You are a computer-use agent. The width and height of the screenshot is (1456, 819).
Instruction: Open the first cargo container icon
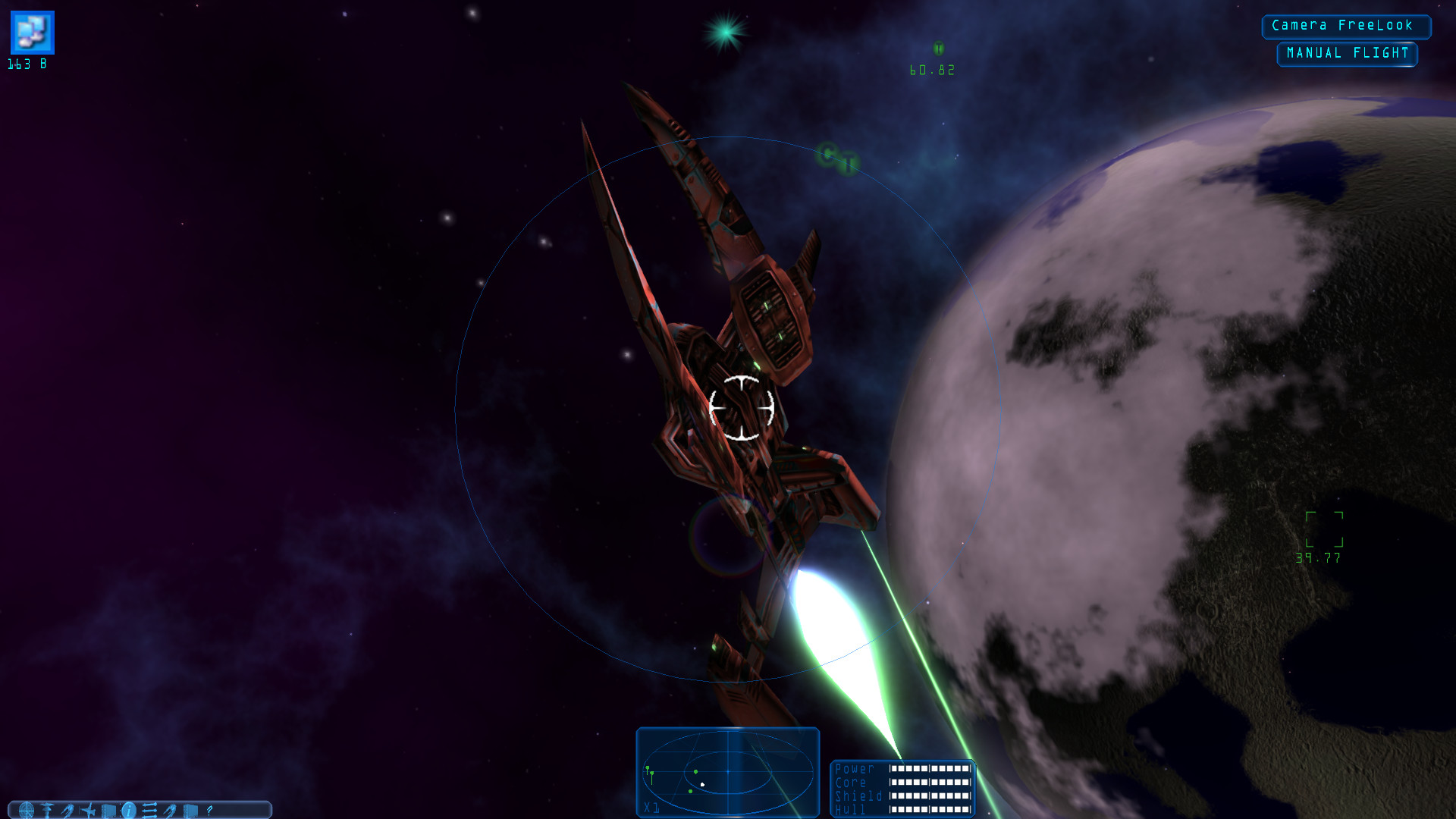[x=109, y=810]
